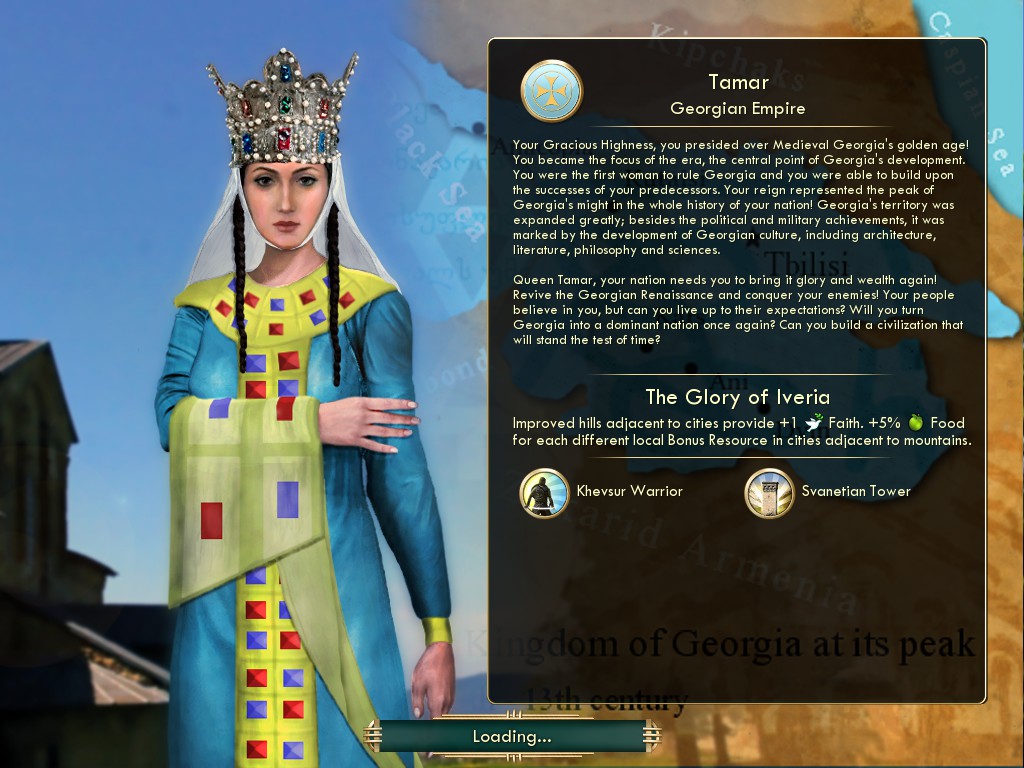The height and width of the screenshot is (768, 1024).
Task: Click the Georgian Empire cross emblem
Action: pos(551,90)
